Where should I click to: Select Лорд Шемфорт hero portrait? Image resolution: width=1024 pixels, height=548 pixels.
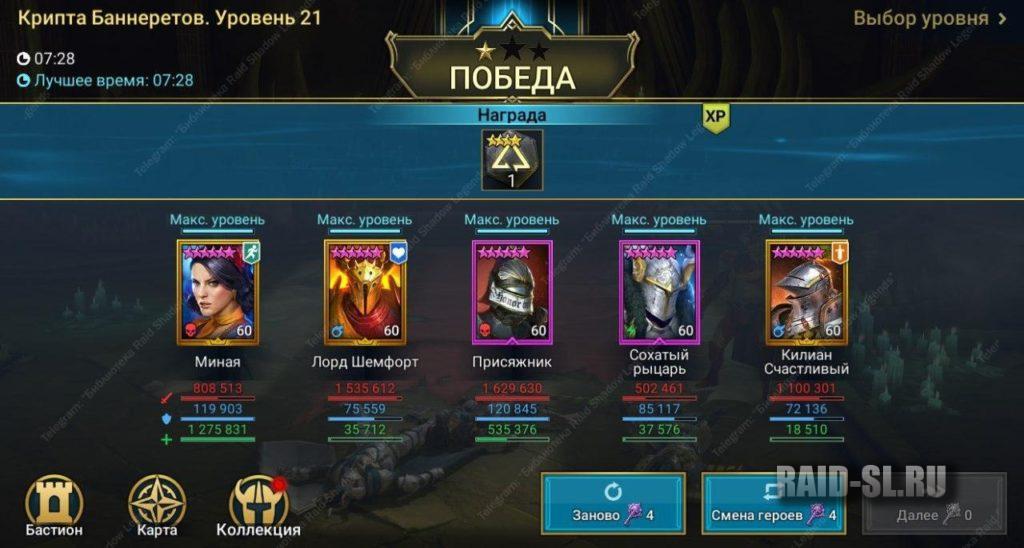coord(364,292)
